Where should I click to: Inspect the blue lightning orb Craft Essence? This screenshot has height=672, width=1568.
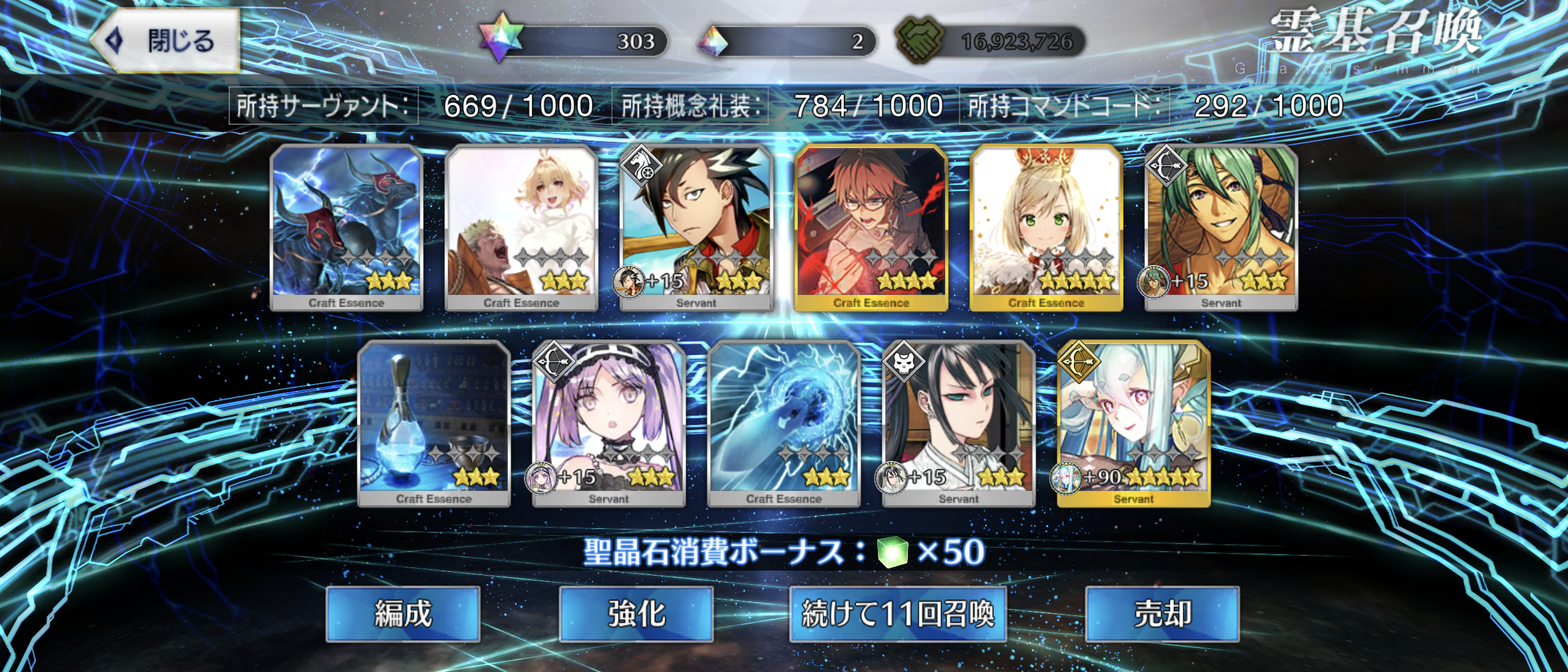783,423
